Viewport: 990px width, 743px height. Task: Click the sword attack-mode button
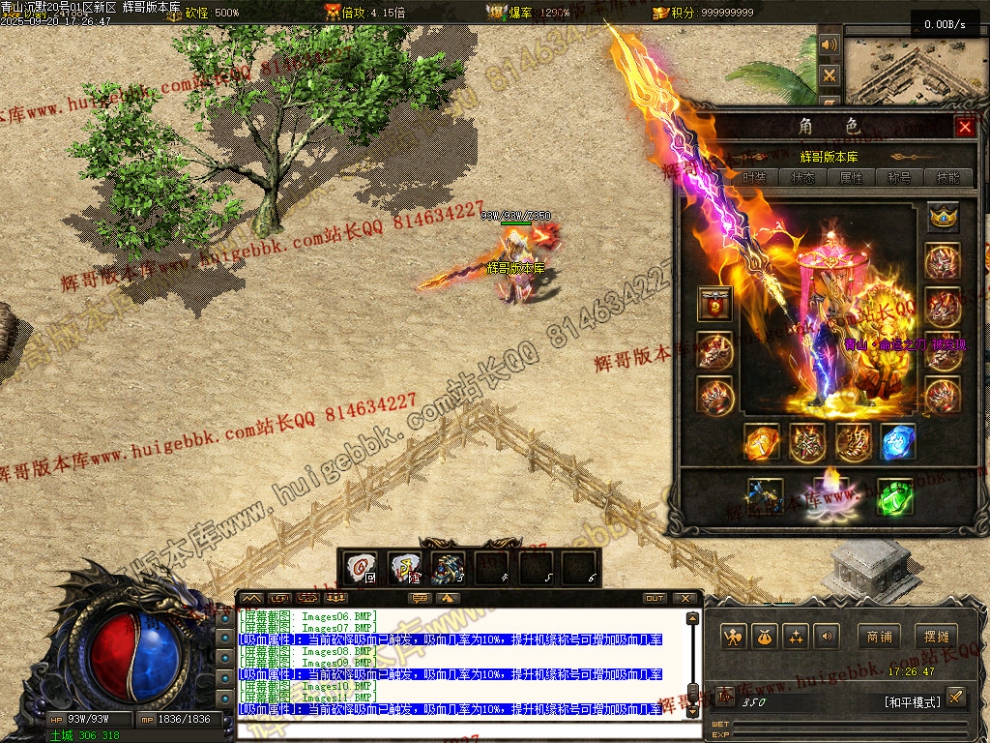point(956,696)
